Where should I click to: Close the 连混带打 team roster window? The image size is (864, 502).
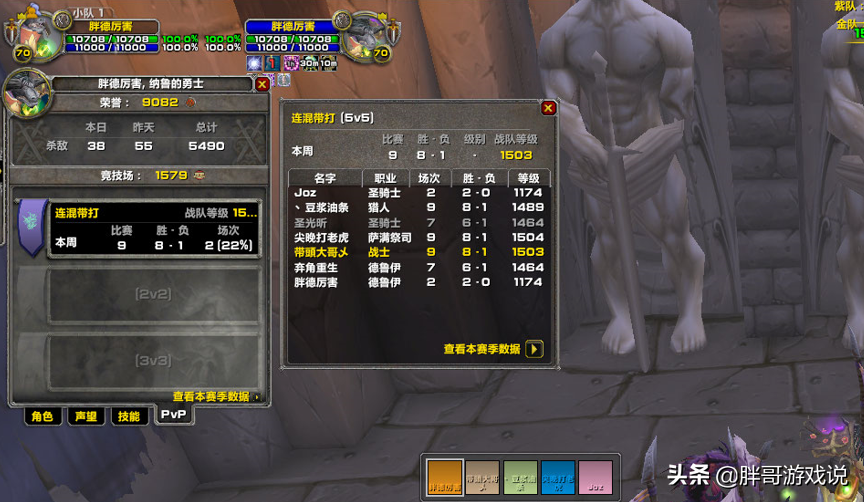click(x=548, y=108)
